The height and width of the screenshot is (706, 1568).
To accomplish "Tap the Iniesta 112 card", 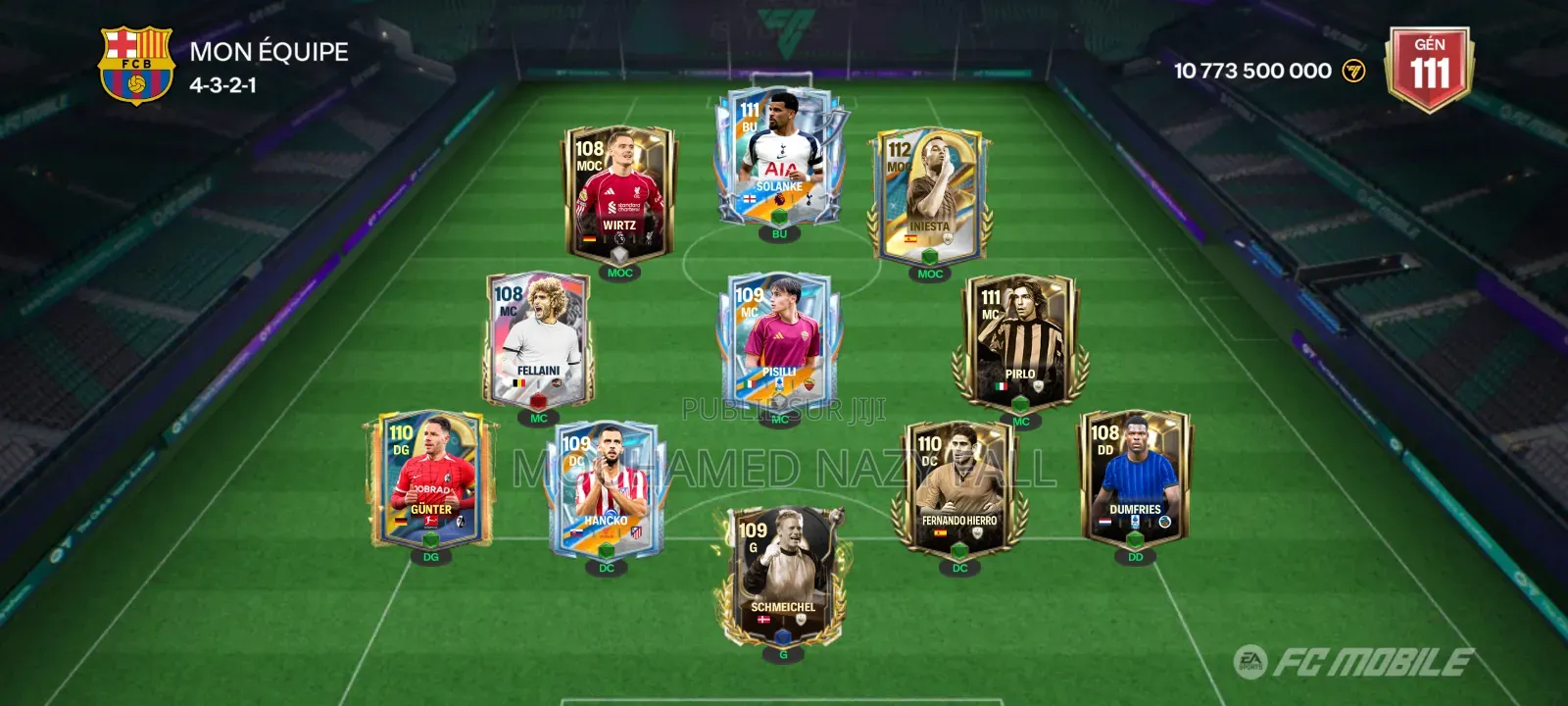I will click(929, 198).
